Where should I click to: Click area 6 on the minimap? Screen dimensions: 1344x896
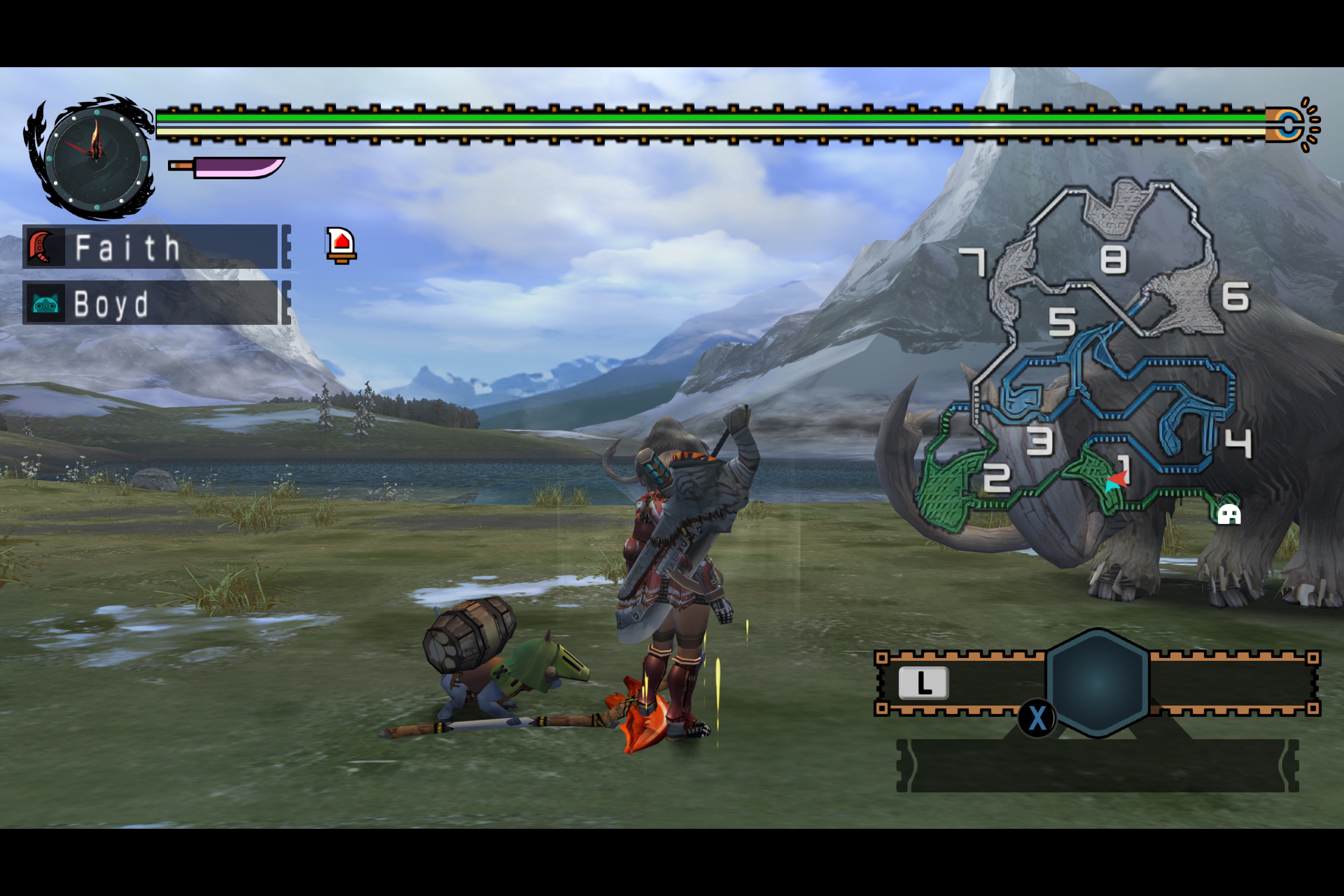point(1235,297)
